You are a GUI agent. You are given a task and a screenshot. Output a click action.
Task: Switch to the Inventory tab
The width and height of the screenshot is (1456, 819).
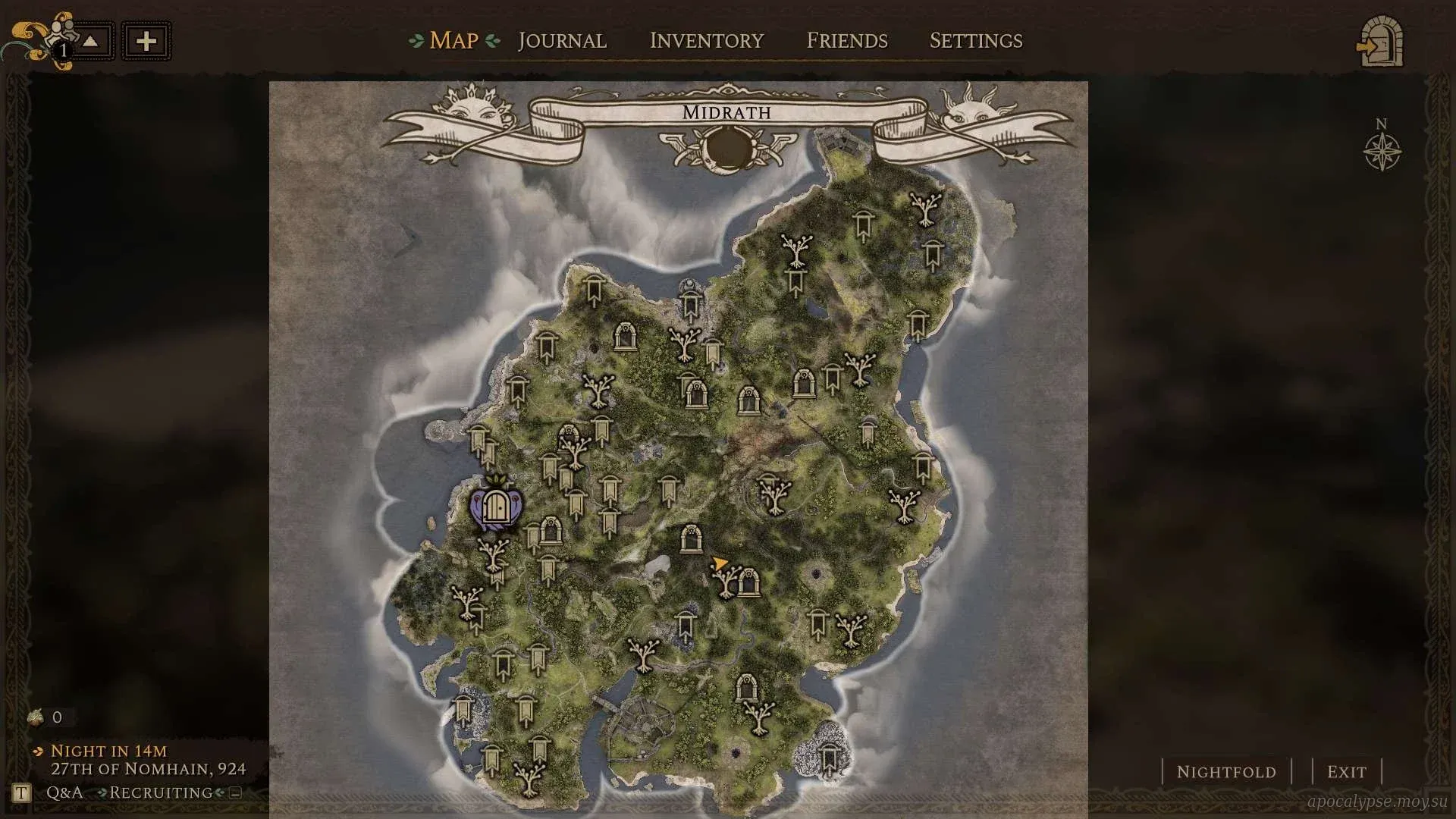pos(706,40)
